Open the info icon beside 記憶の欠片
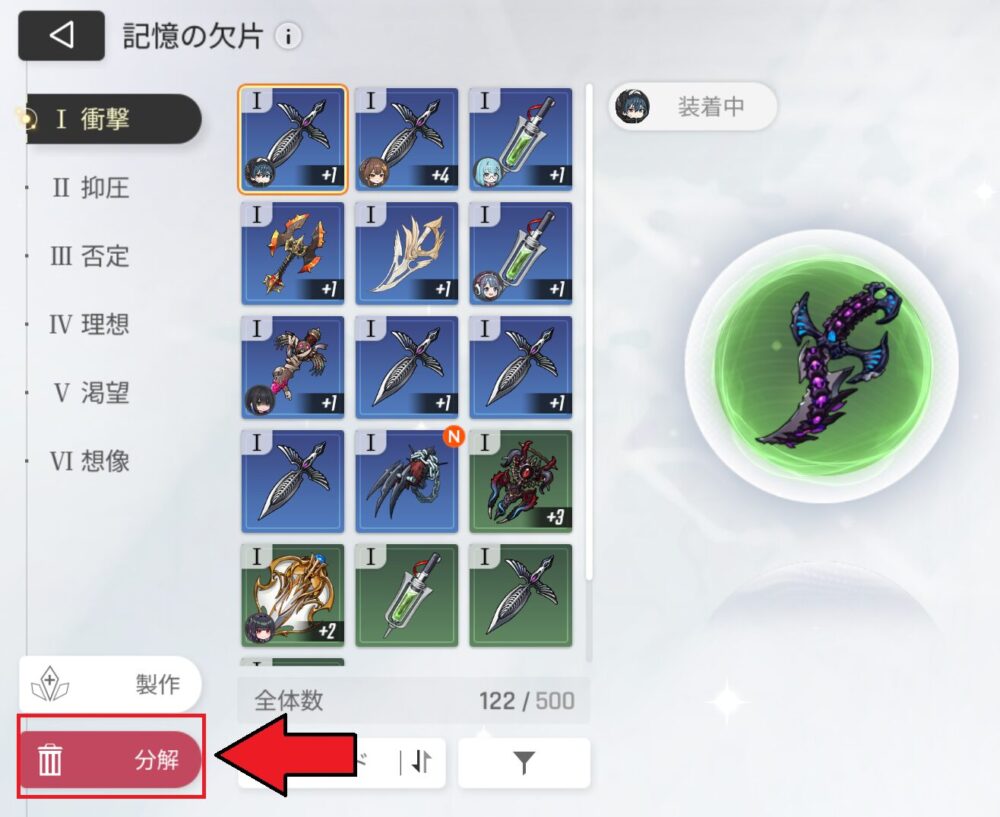The image size is (1000, 817). click(x=288, y=37)
